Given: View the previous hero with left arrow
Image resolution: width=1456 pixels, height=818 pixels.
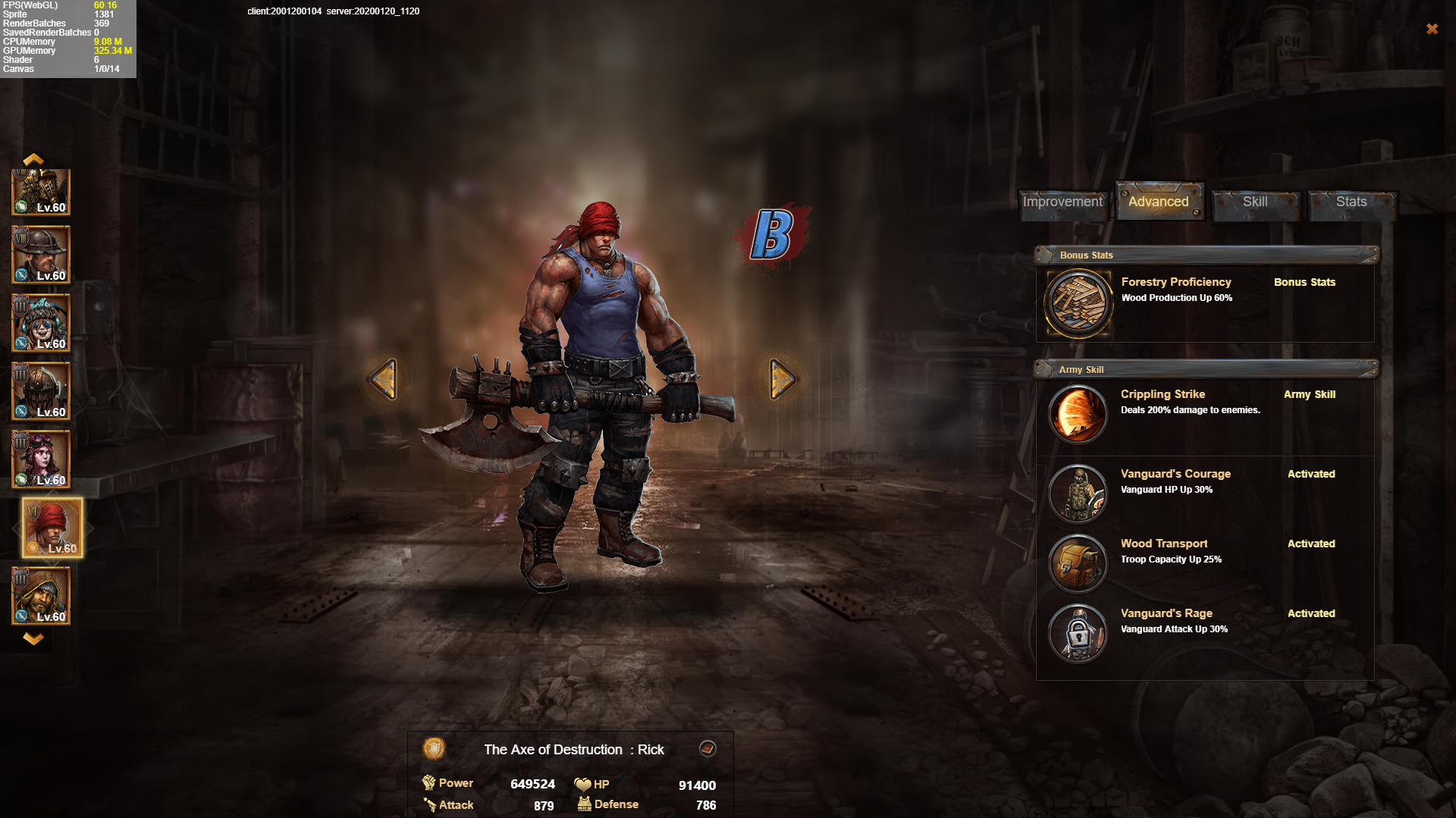Looking at the screenshot, I should click(x=384, y=379).
